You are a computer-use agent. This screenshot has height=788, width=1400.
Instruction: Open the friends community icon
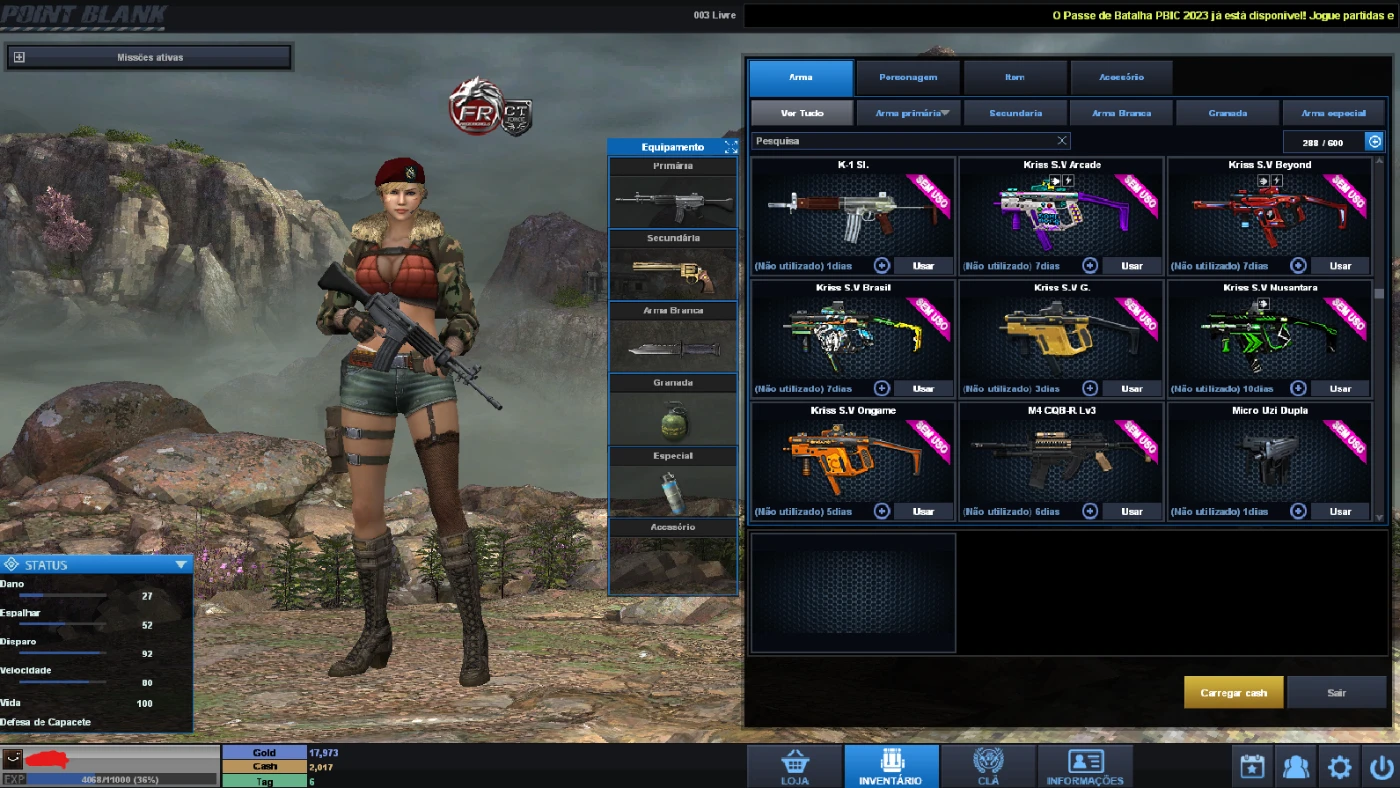[x=1295, y=766]
